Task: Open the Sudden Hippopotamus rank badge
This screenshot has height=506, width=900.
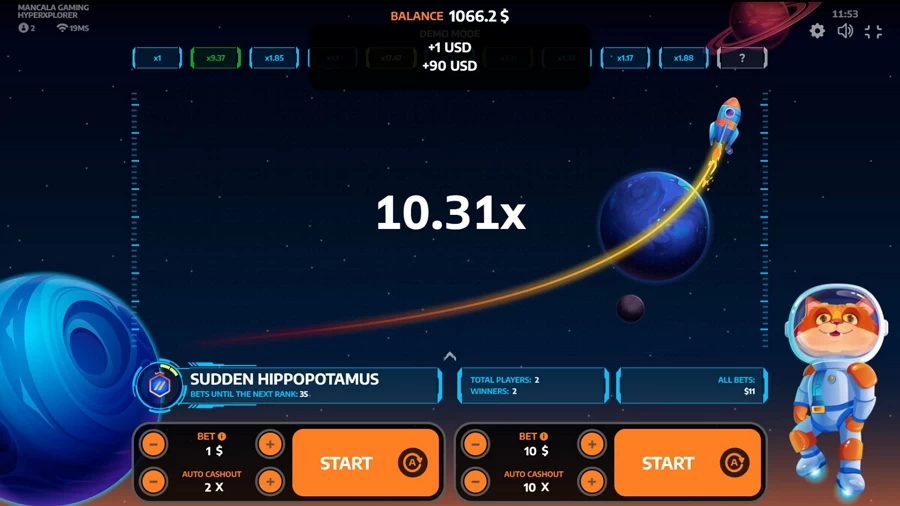Action: click(160, 385)
